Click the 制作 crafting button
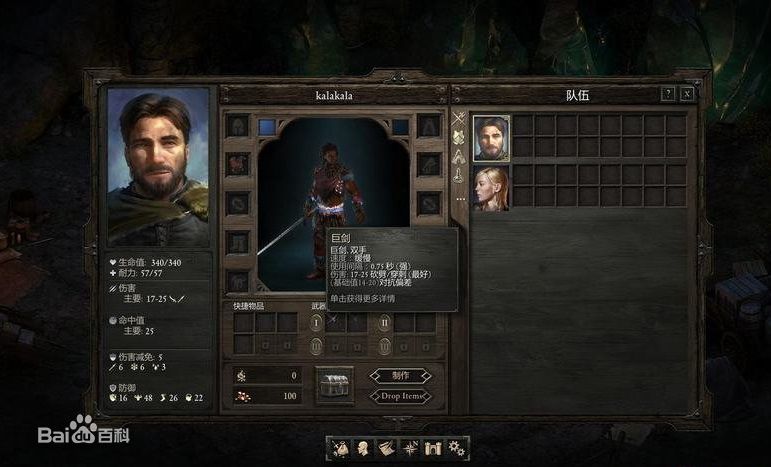Viewport: 771px width, 467px height. [x=400, y=376]
